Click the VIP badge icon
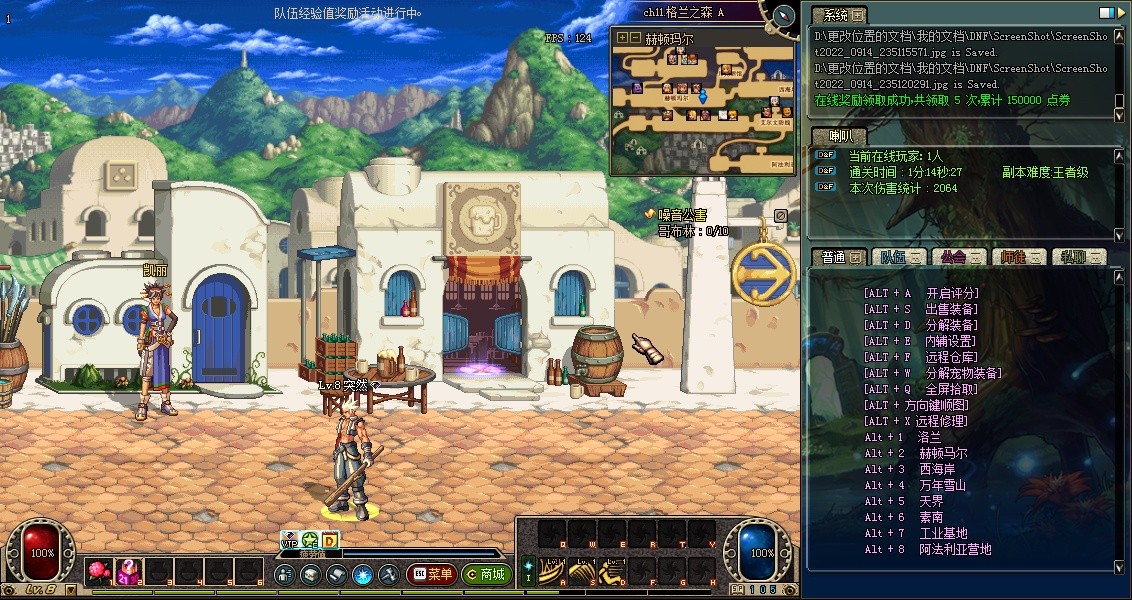 coord(289,540)
